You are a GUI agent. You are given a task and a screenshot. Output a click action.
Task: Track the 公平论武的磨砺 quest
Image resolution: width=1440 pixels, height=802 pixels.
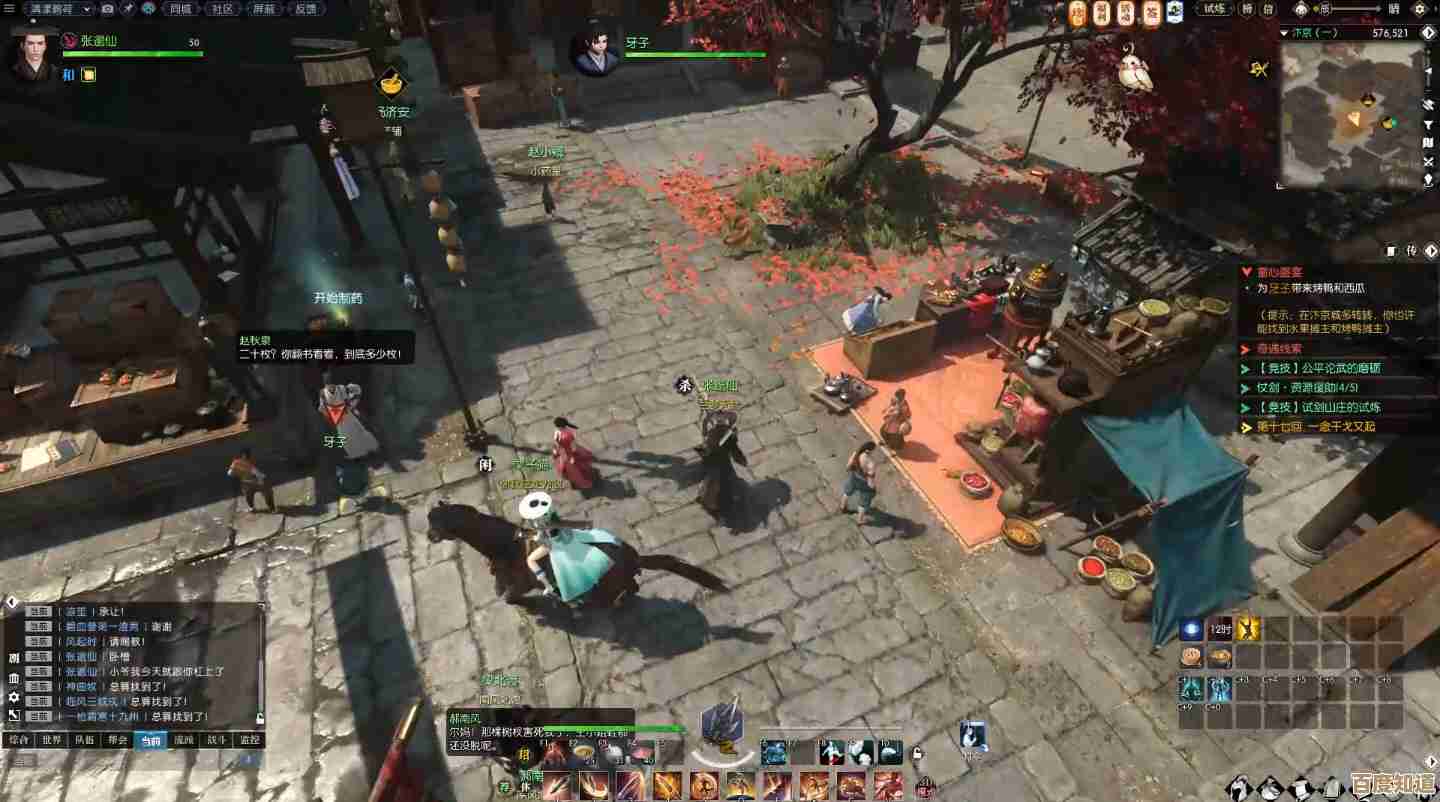(1318, 368)
